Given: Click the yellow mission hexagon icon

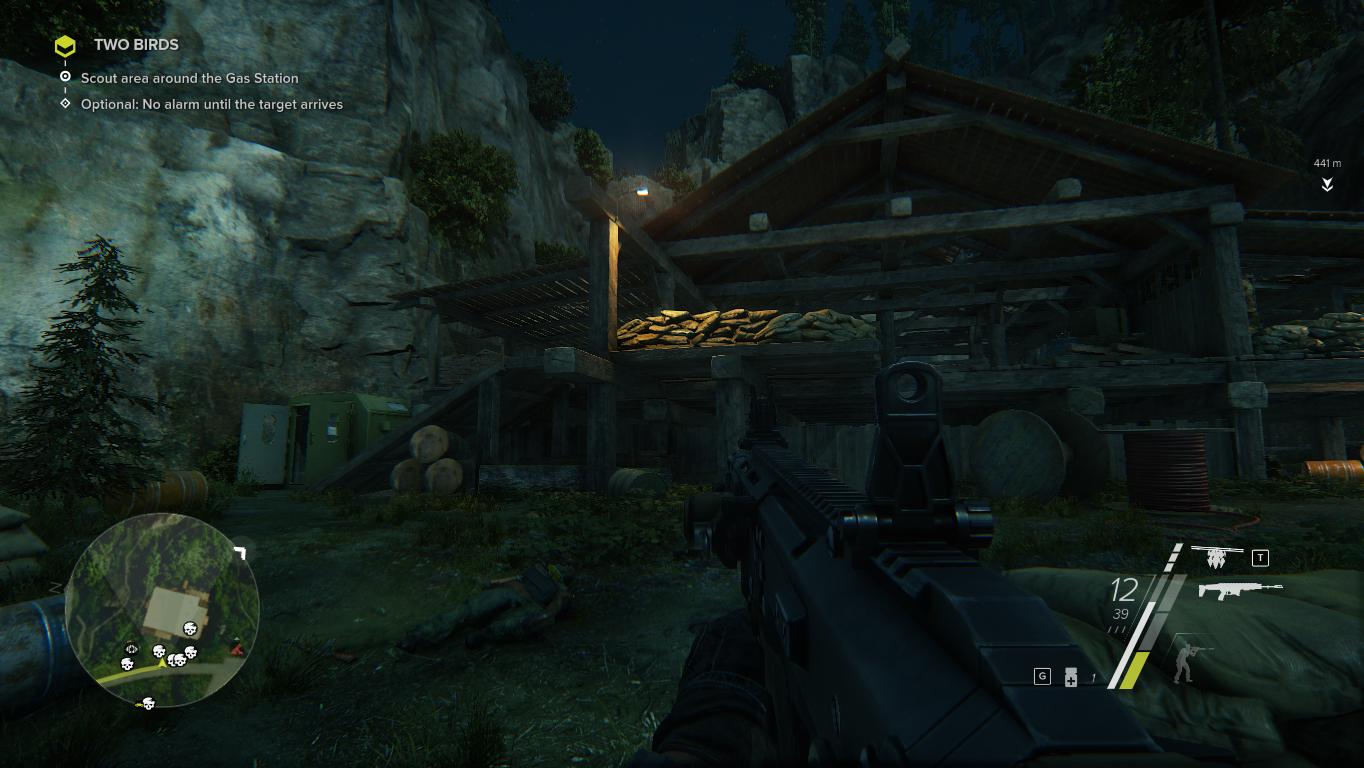Looking at the screenshot, I should pyautogui.click(x=65, y=46).
